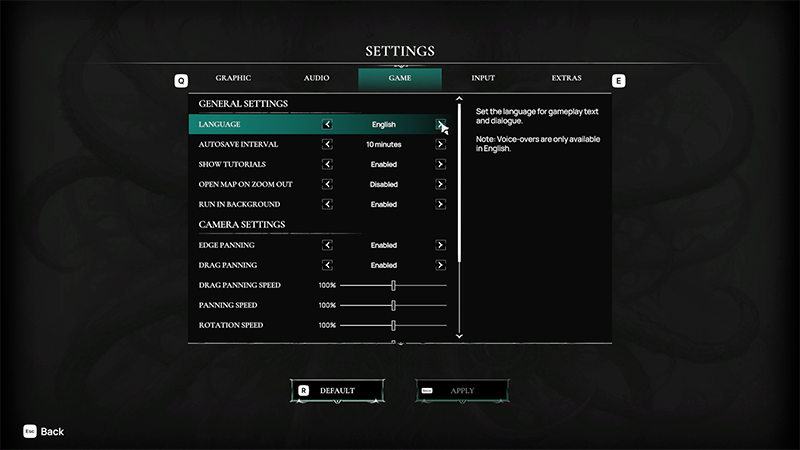Show the Extras tab
The width and height of the screenshot is (800, 450).
coord(567,78)
